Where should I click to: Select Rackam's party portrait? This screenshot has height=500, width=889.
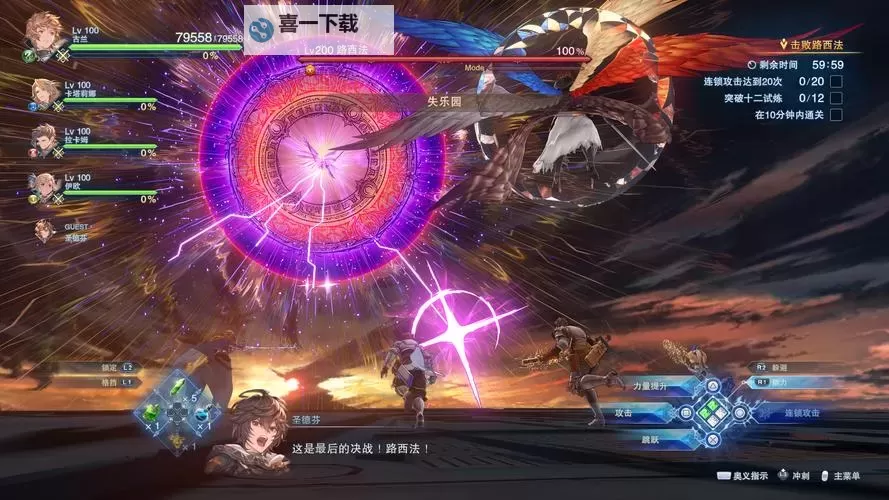tap(44, 141)
